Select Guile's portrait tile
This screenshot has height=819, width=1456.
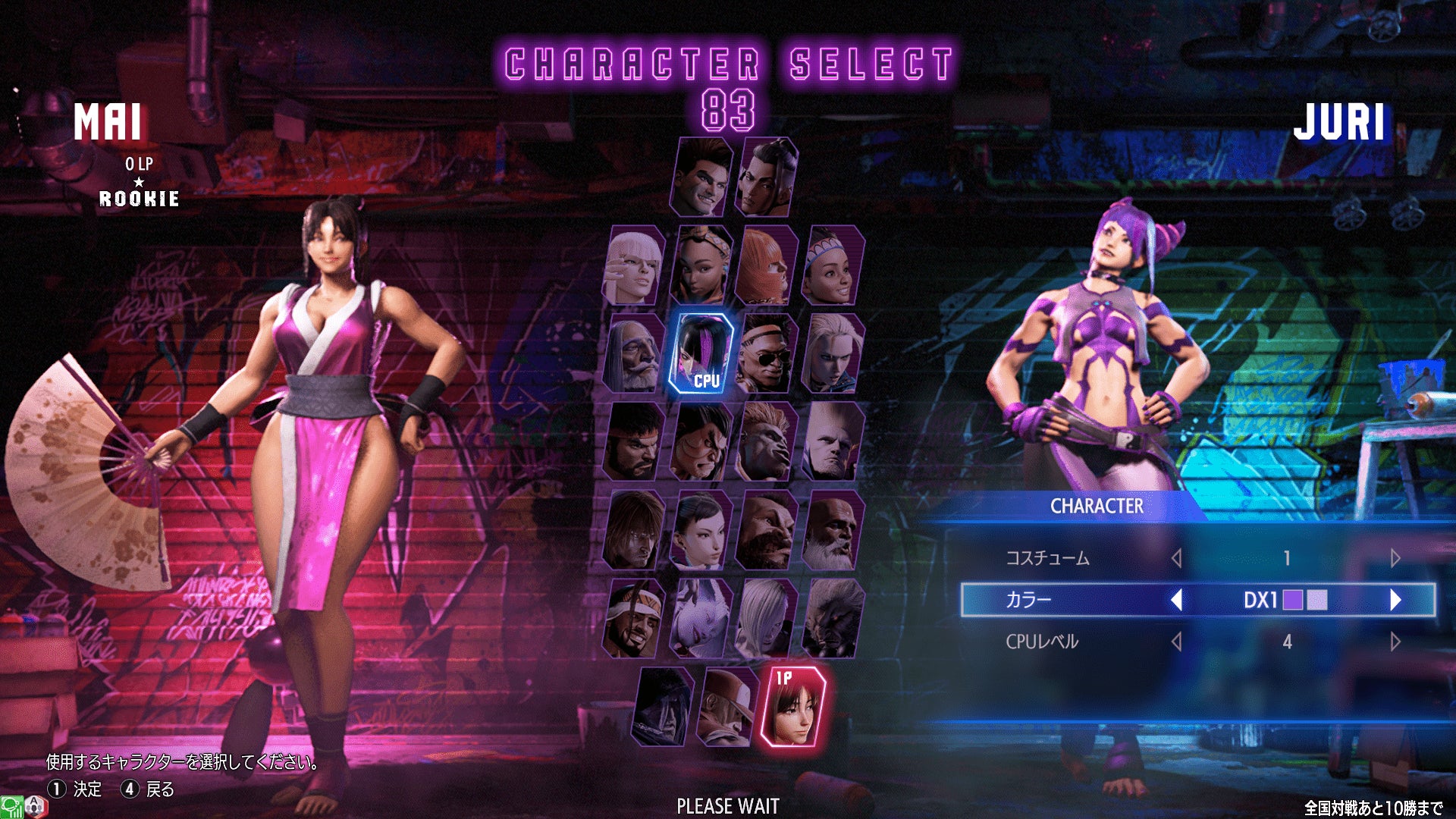833,442
